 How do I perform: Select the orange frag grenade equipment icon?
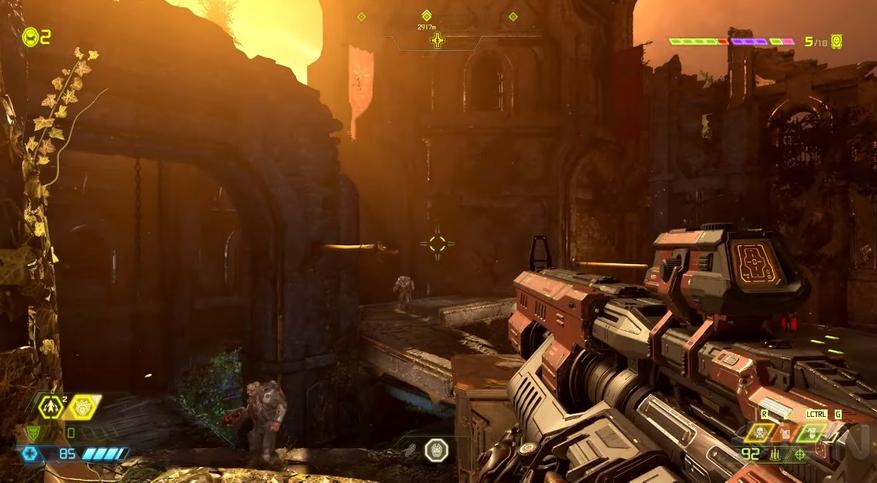pos(786,432)
